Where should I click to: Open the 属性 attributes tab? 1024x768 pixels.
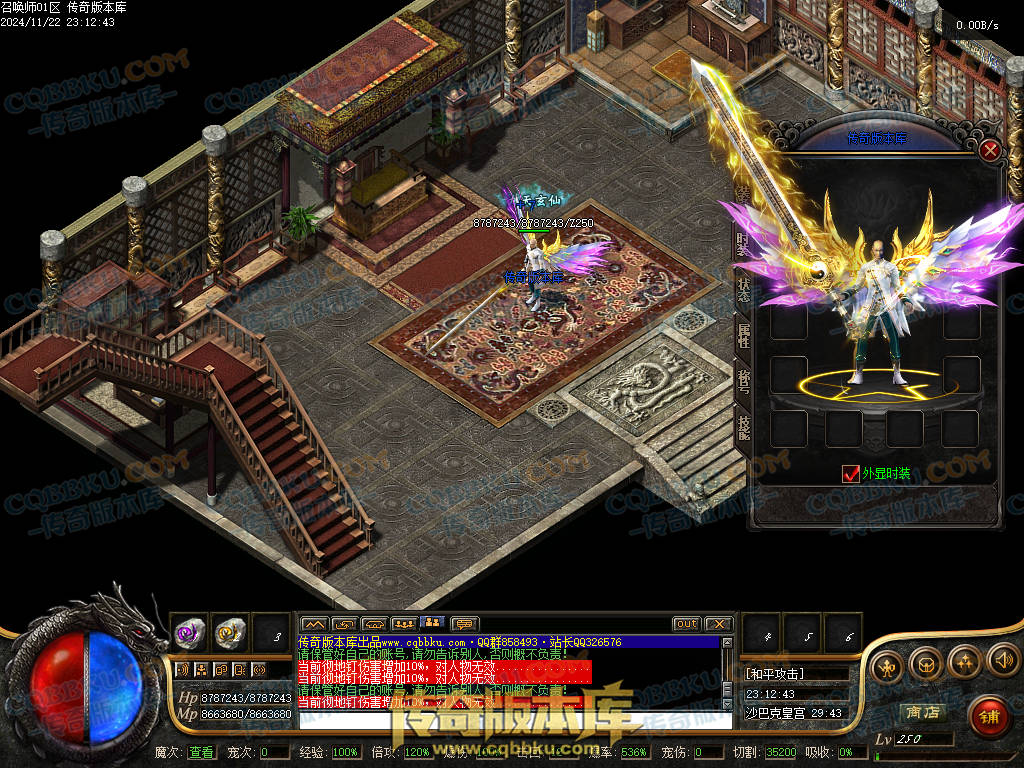(x=743, y=336)
